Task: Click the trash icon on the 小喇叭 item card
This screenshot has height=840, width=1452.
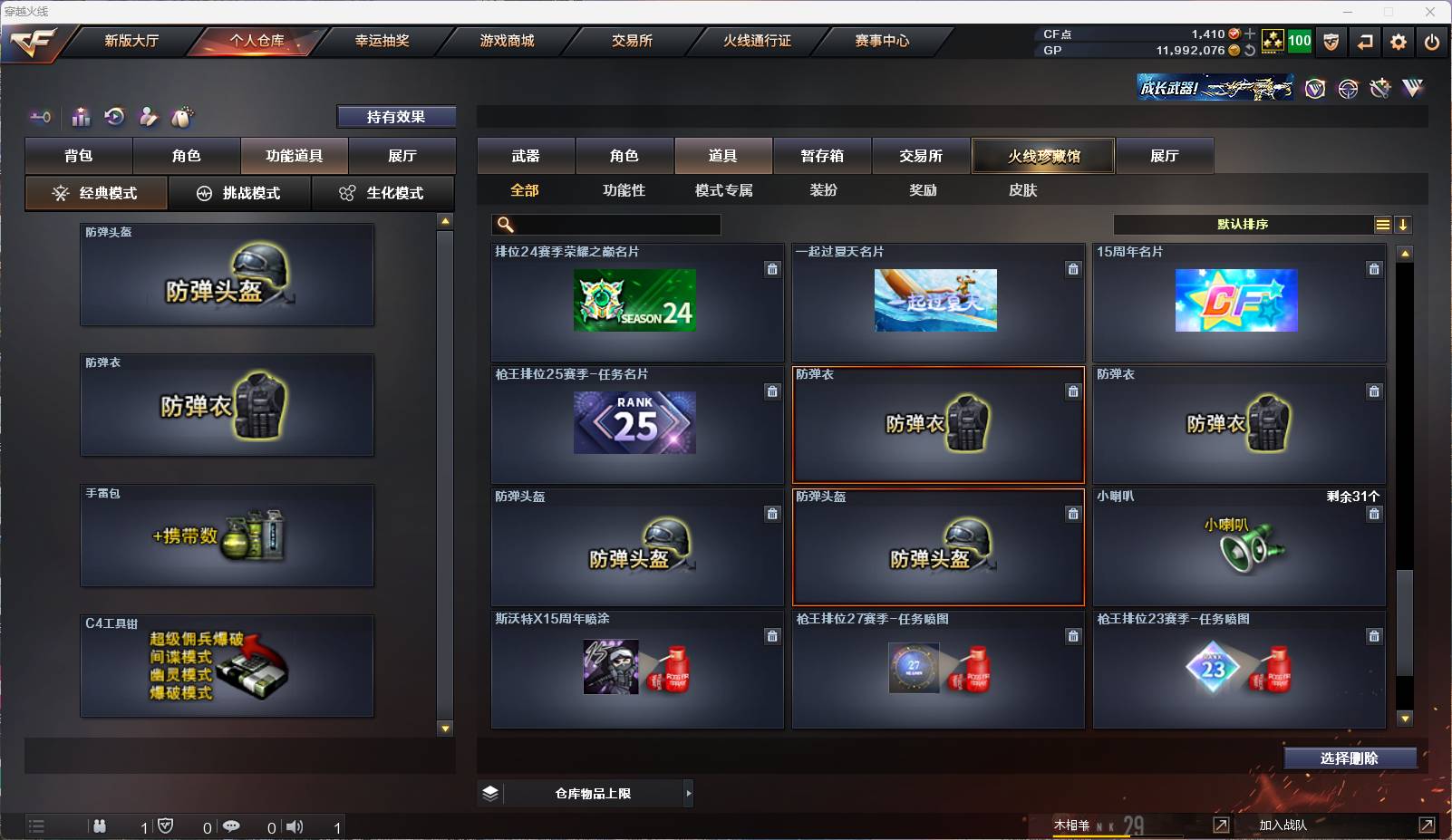Action: [x=1374, y=513]
